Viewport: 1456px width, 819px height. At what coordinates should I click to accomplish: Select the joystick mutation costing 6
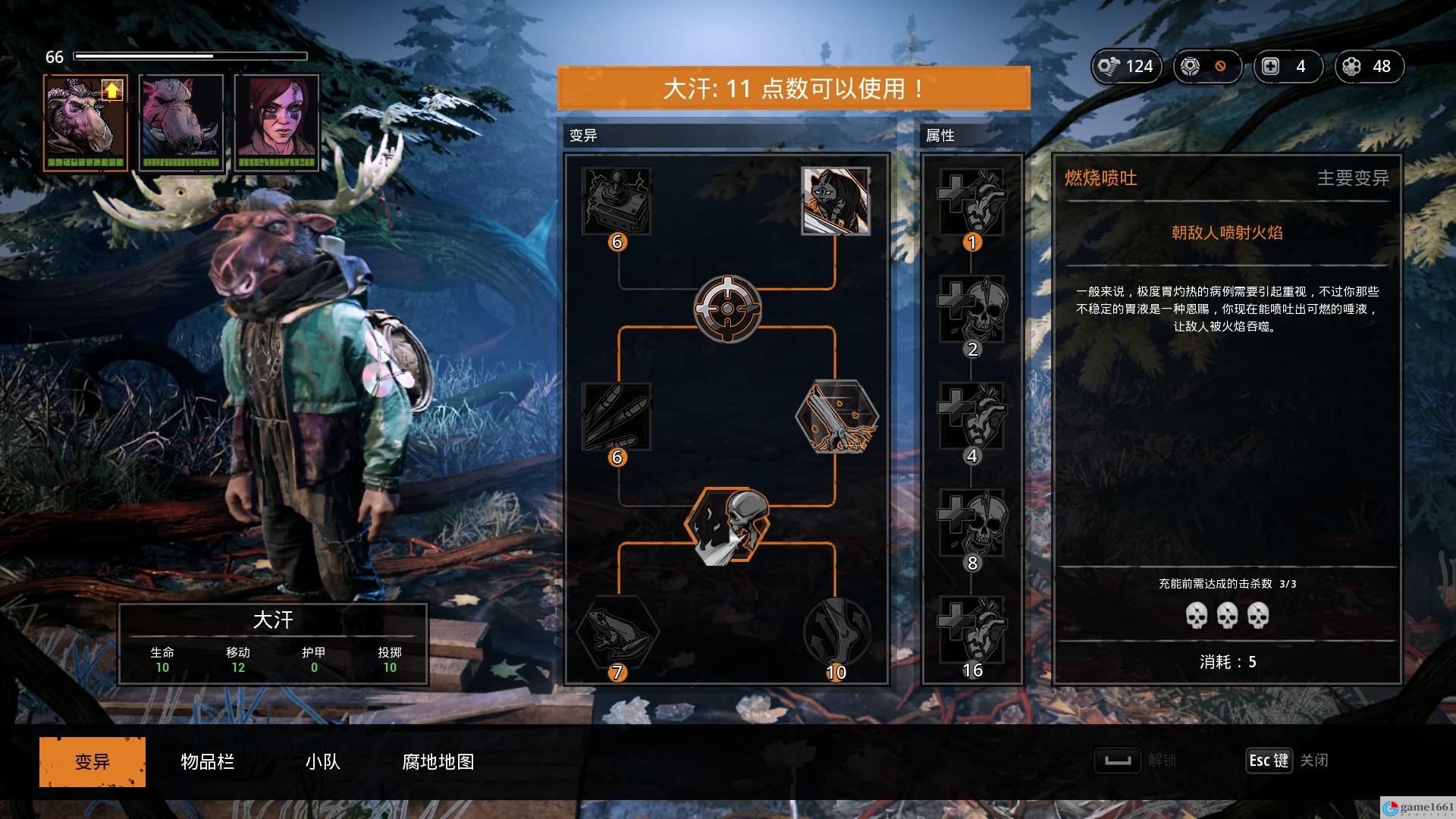617,201
